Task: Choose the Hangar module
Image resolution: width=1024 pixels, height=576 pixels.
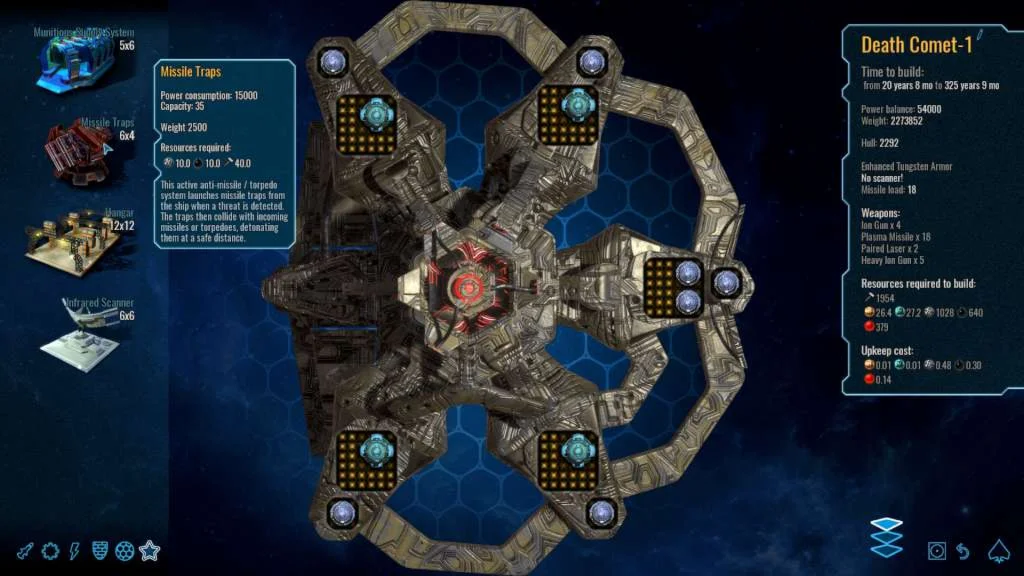Action: (x=75, y=238)
